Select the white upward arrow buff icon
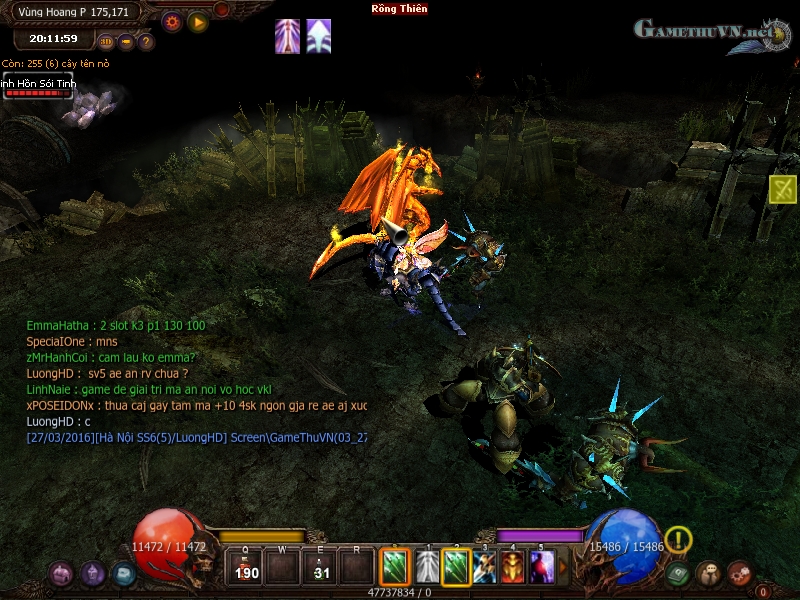Screen dimensions: 800x600 pyautogui.click(x=319, y=36)
